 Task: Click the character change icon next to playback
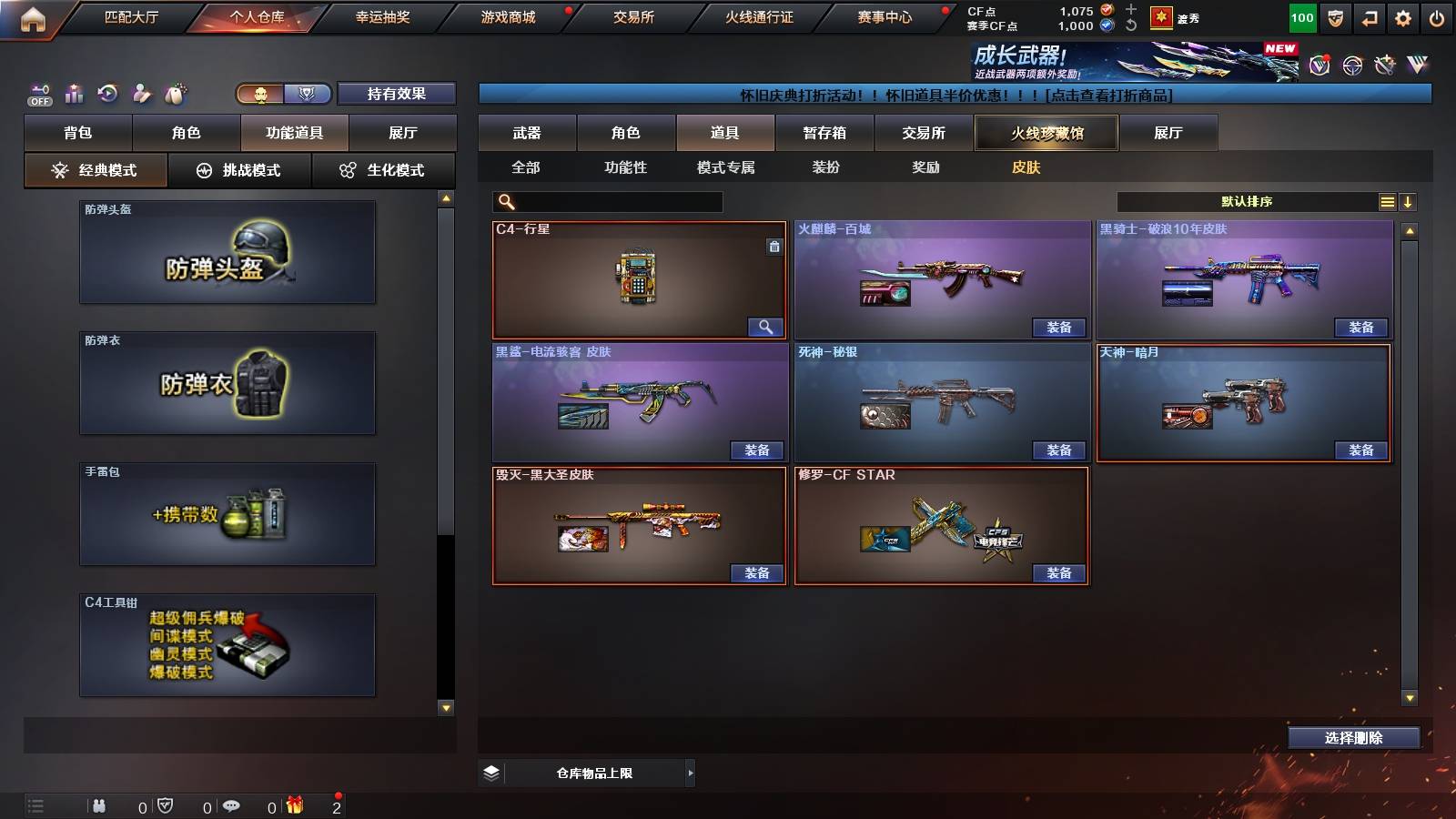(x=141, y=91)
